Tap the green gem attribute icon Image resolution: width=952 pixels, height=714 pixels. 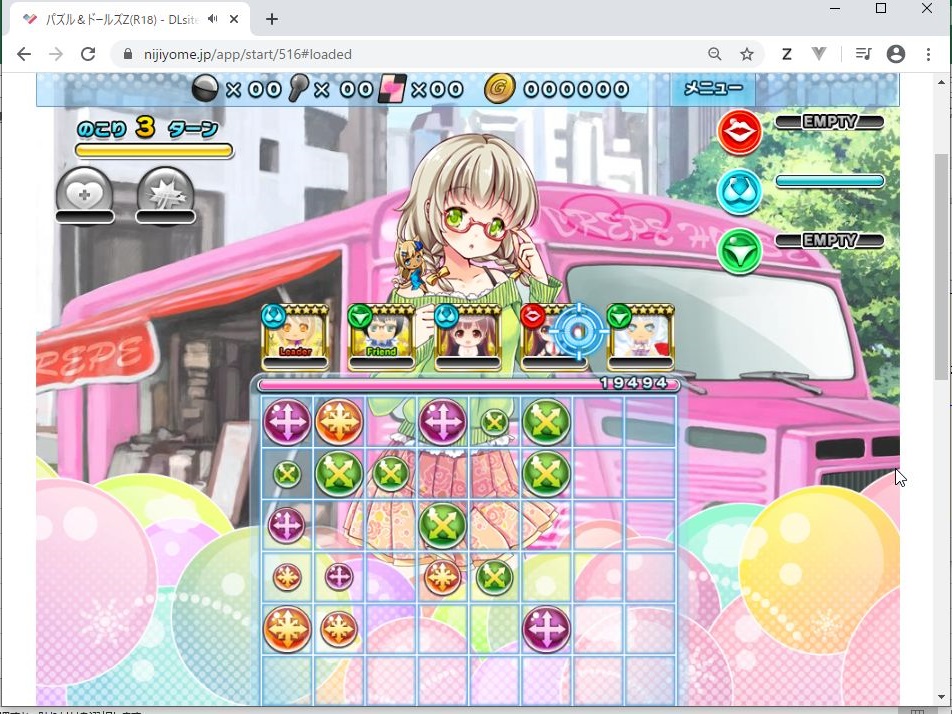(739, 251)
